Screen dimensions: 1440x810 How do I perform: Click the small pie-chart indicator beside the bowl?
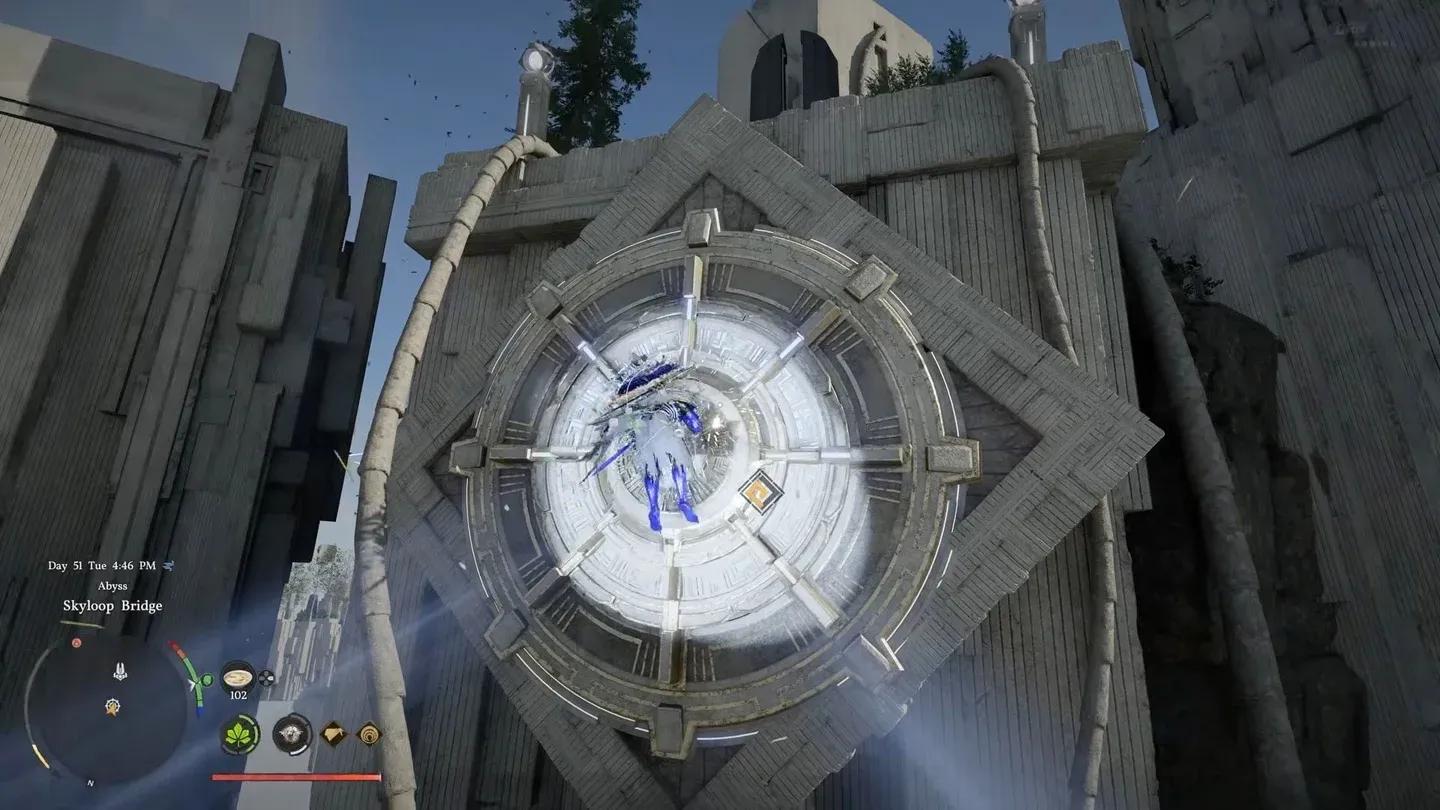pyautogui.click(x=265, y=679)
